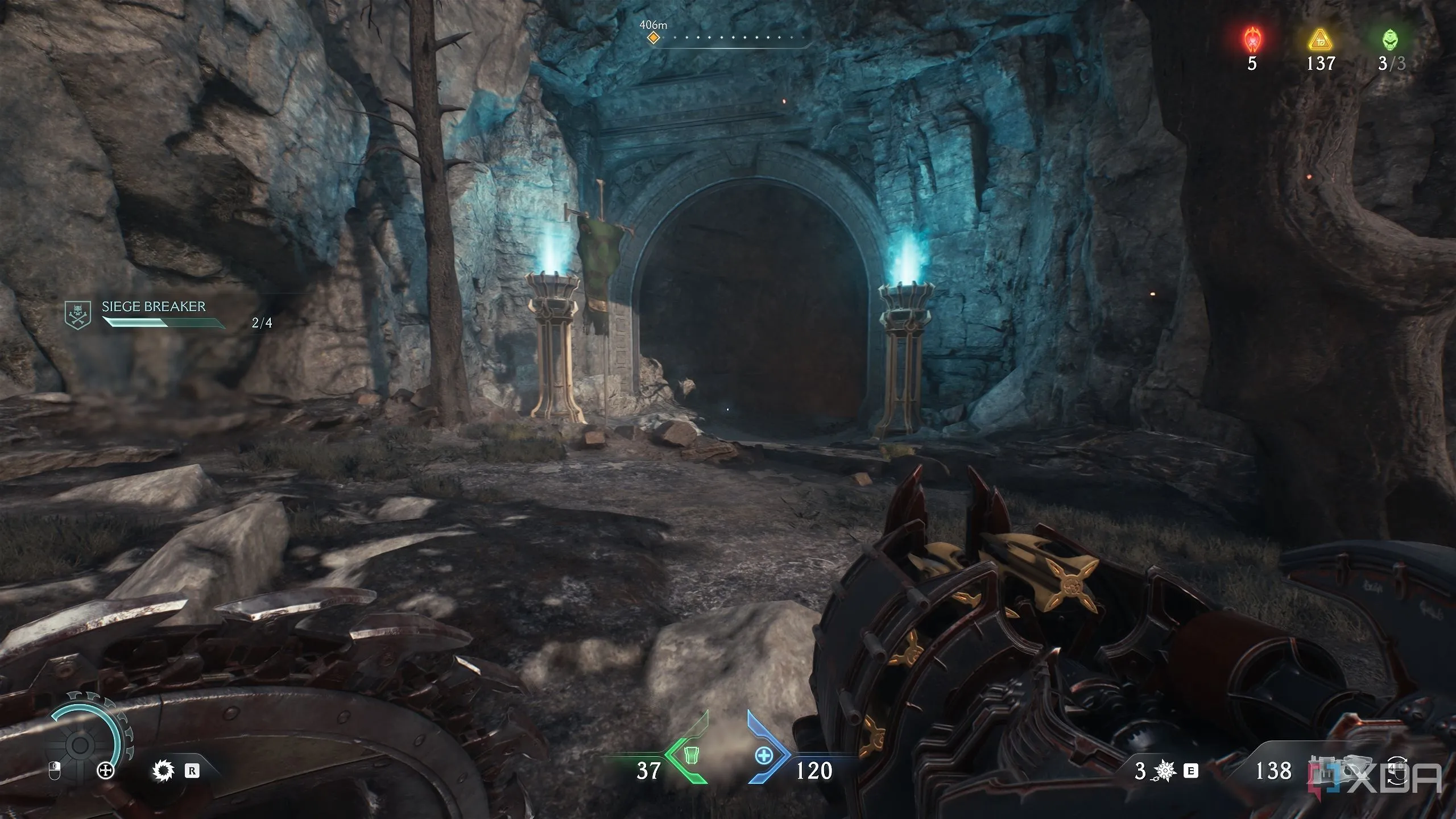Click the orange diamond objective marker on compass

[x=653, y=38]
